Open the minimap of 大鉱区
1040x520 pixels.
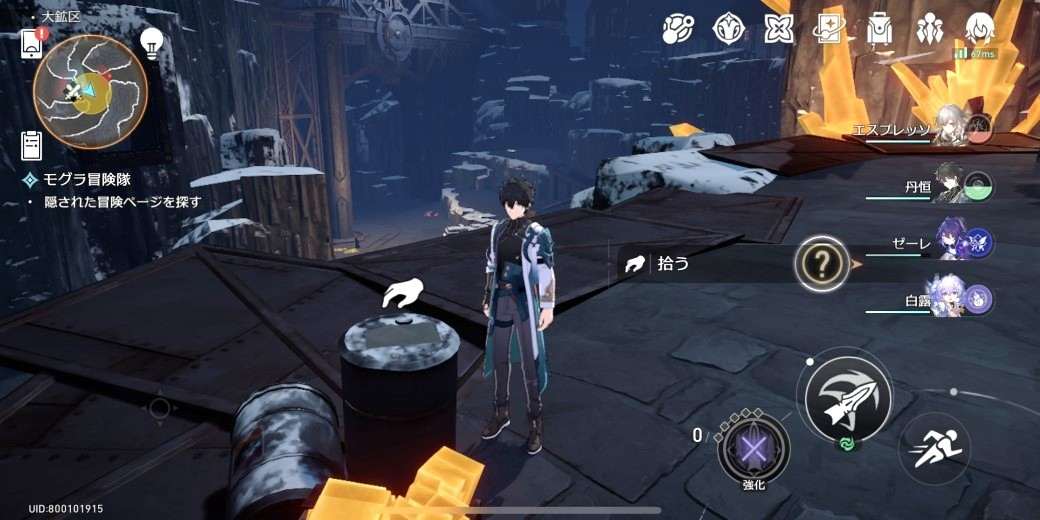point(90,91)
